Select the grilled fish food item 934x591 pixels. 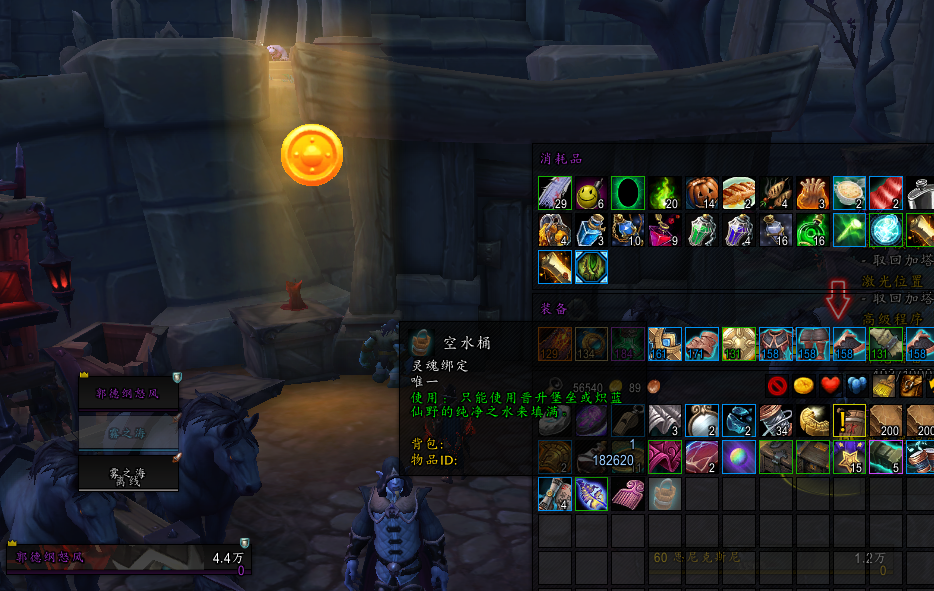(x=739, y=193)
